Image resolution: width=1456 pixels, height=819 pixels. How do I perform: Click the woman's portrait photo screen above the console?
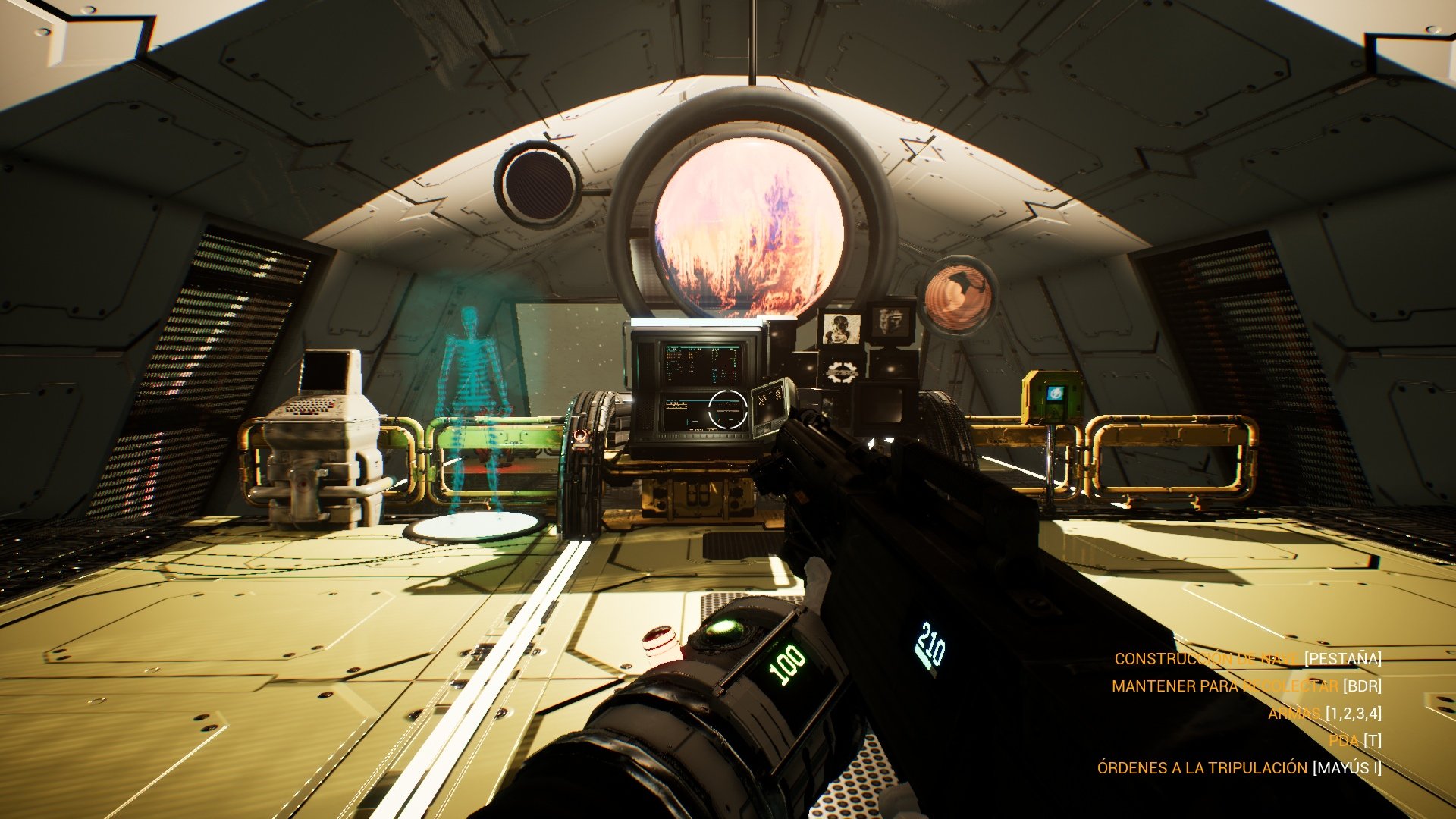click(842, 327)
